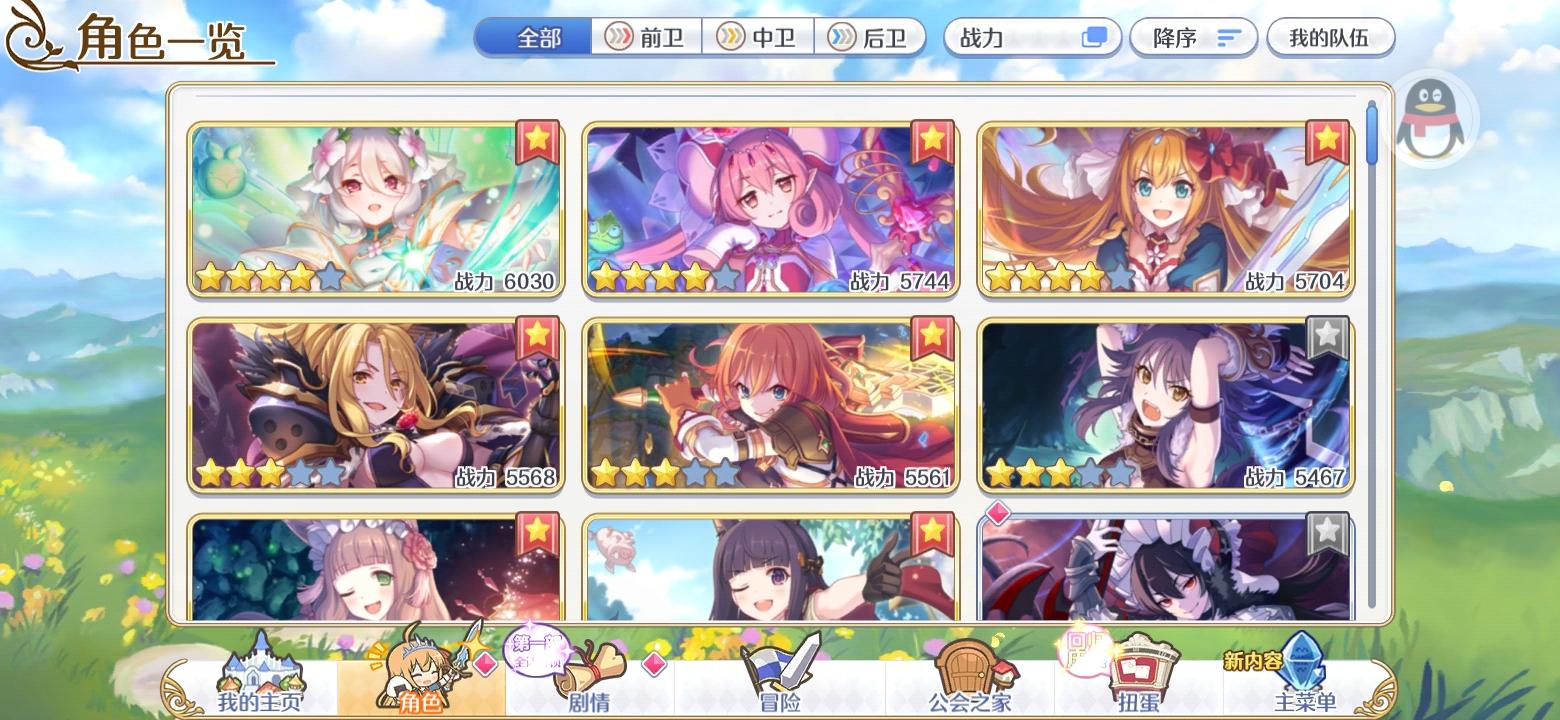
Task: Enable the gray favorite star on the 5467 card
Action: coord(1328,338)
